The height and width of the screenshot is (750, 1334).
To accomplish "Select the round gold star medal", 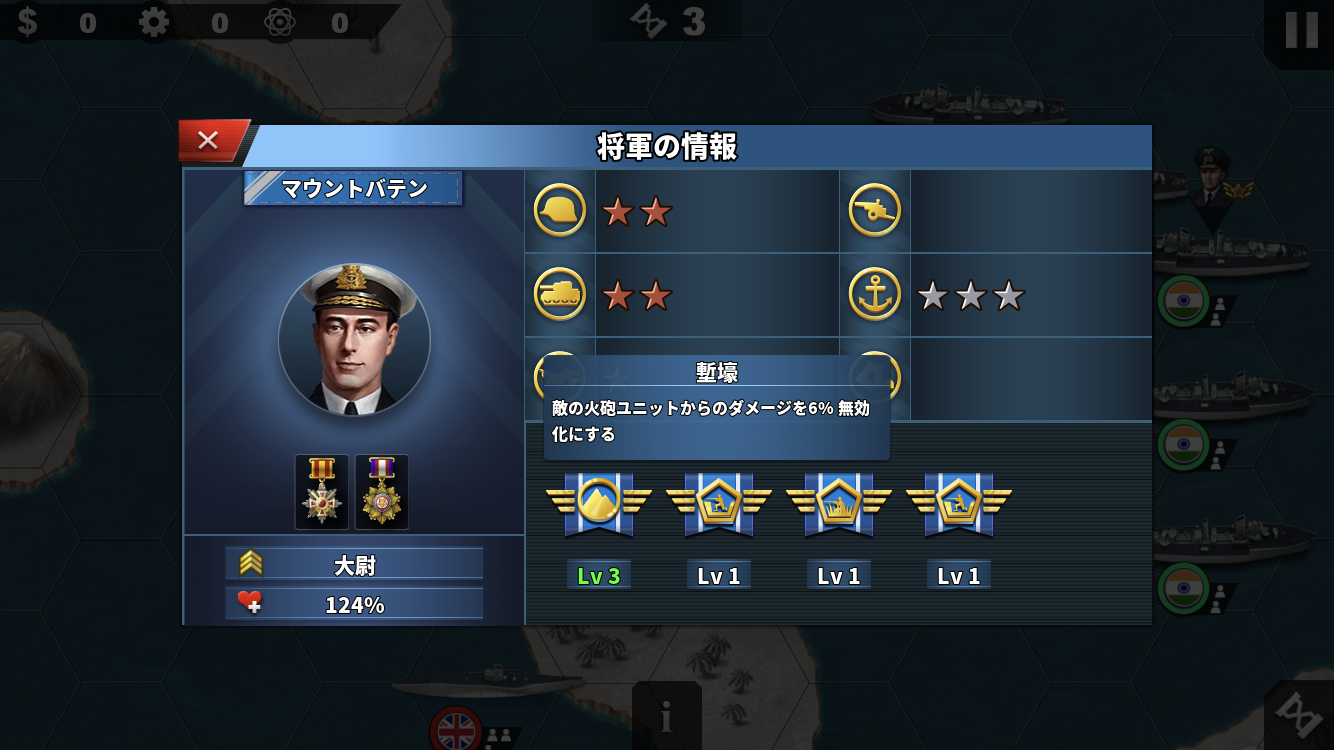I will pyautogui.click(x=382, y=492).
